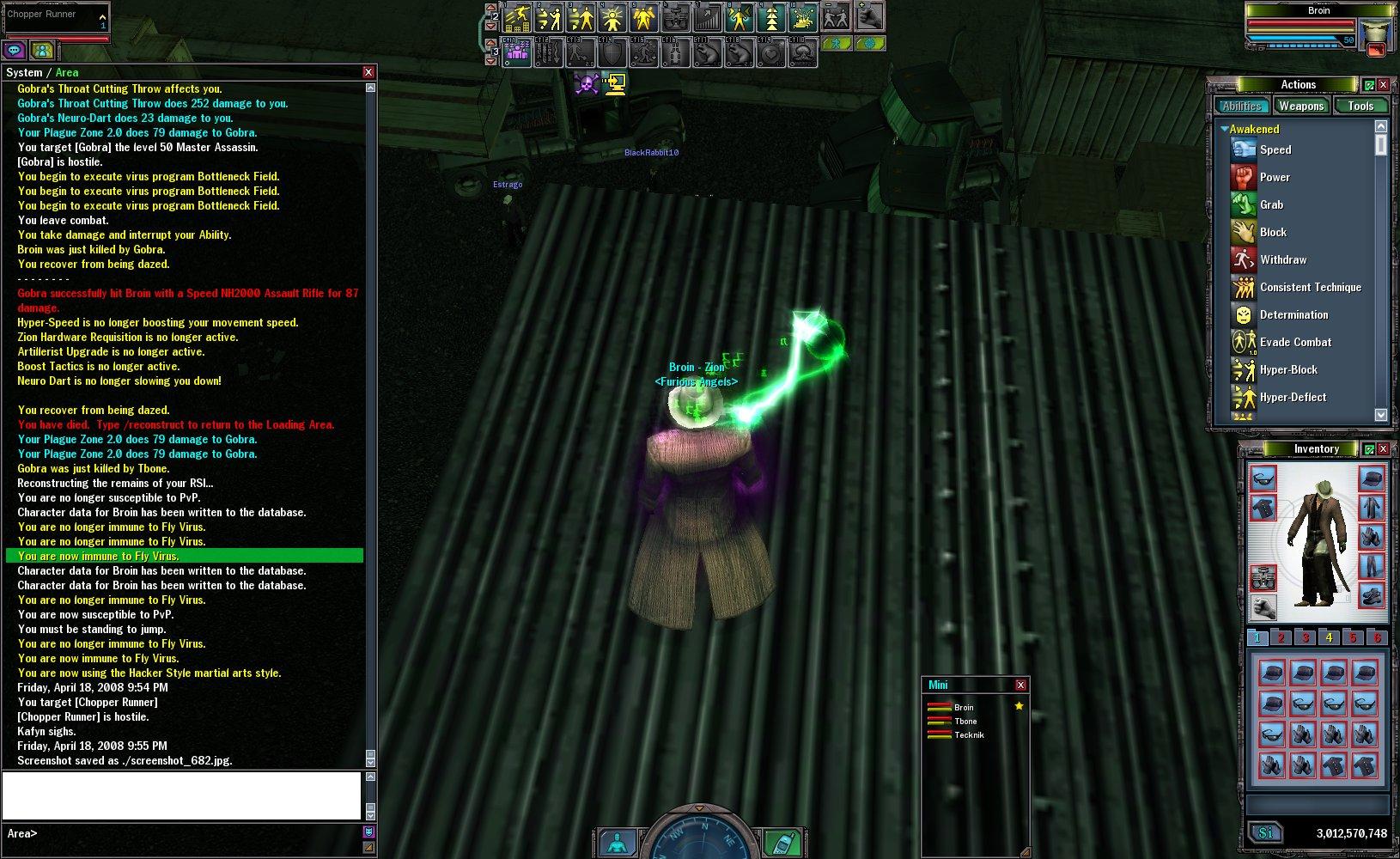Open the Weapons tab in Actions
This screenshot has width=1400, height=859.
pos(1300,106)
